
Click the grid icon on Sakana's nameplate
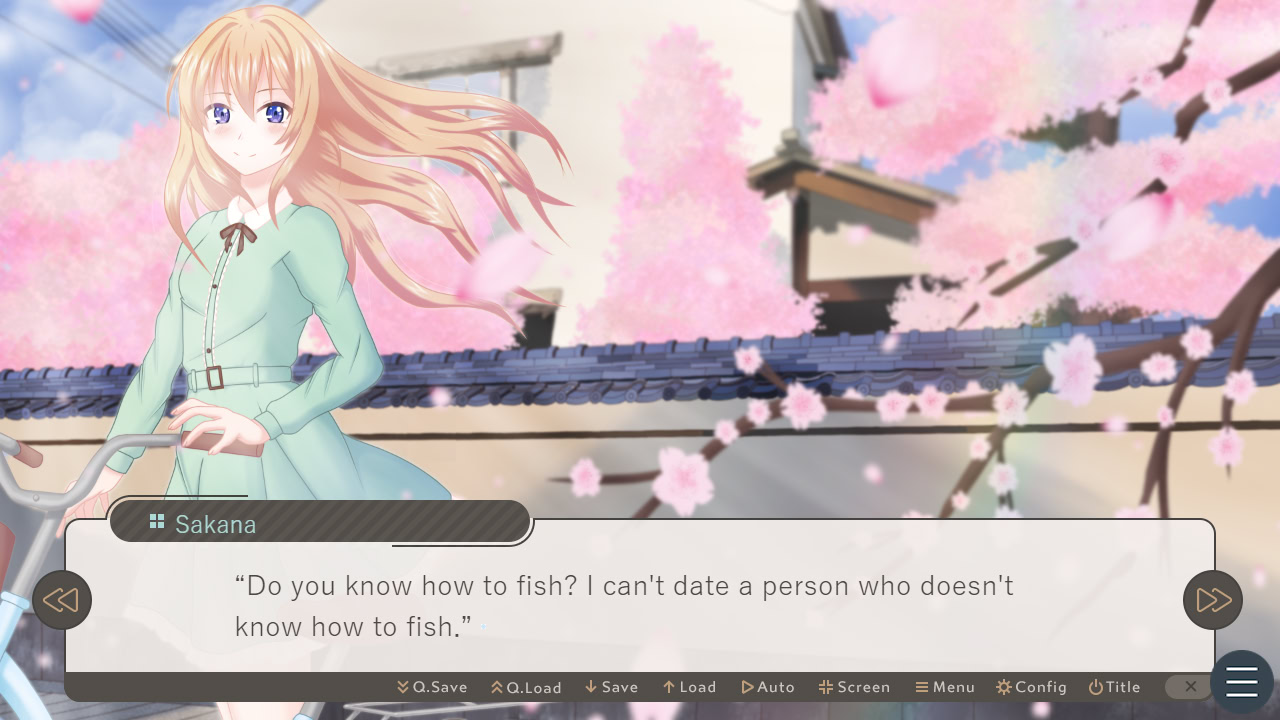156,521
